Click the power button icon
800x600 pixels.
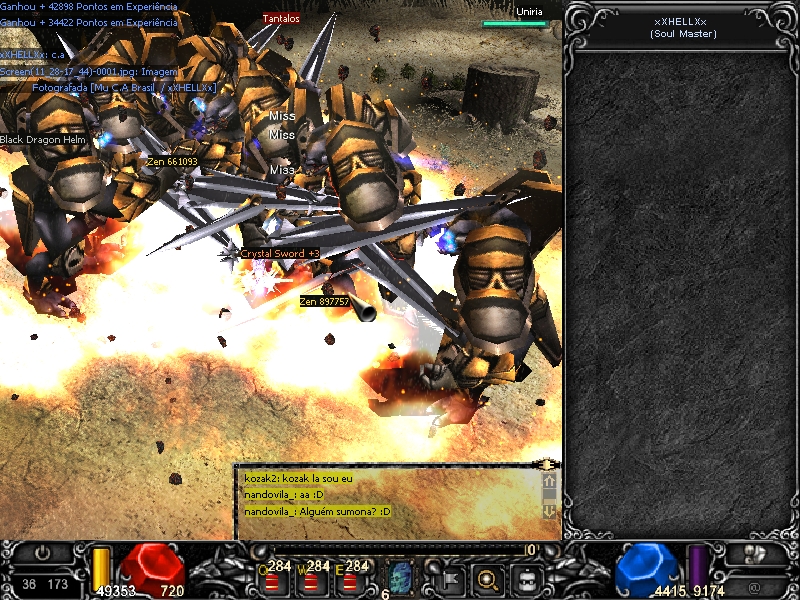click(x=43, y=553)
